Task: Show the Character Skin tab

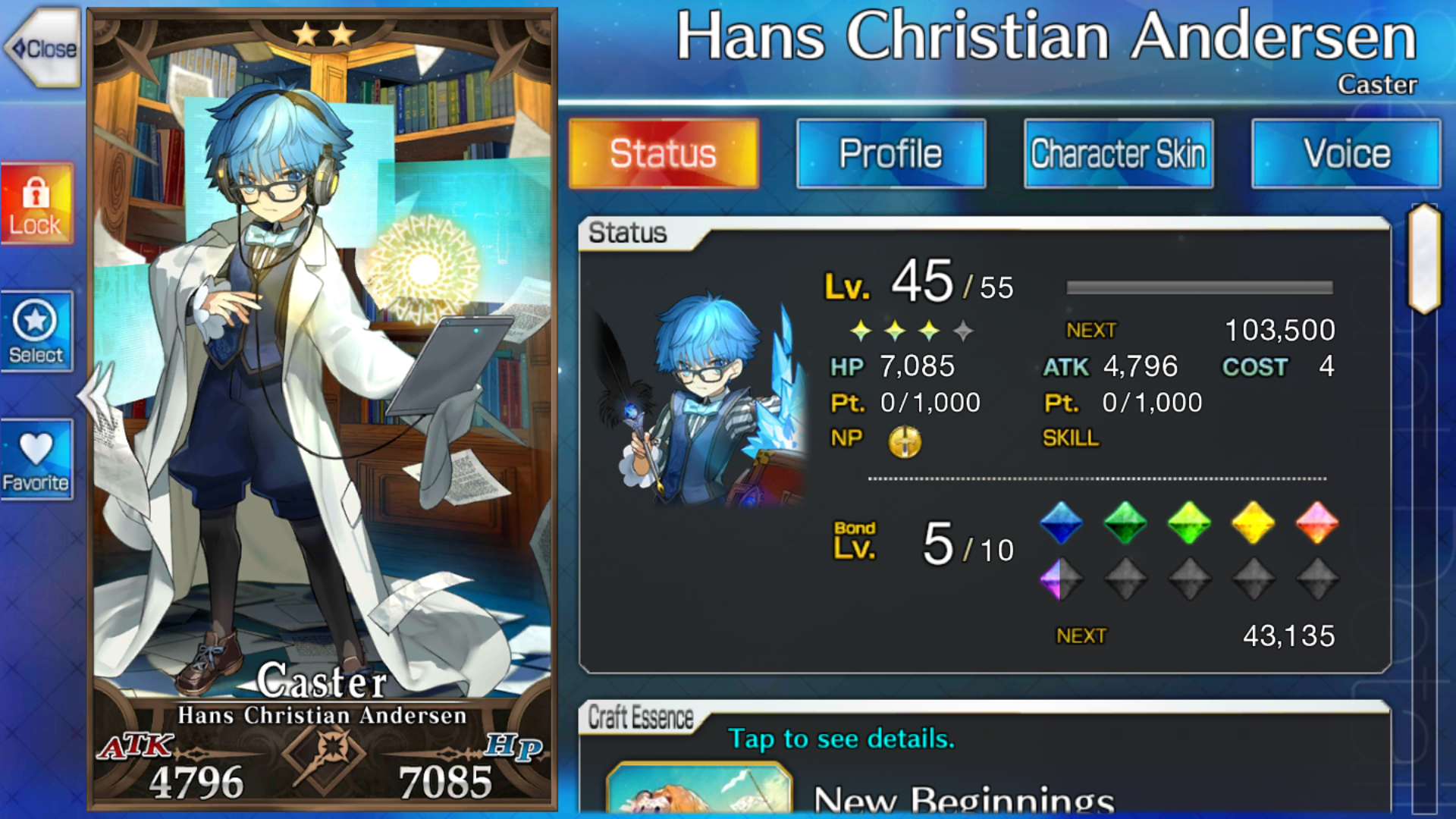Action: click(x=1119, y=154)
